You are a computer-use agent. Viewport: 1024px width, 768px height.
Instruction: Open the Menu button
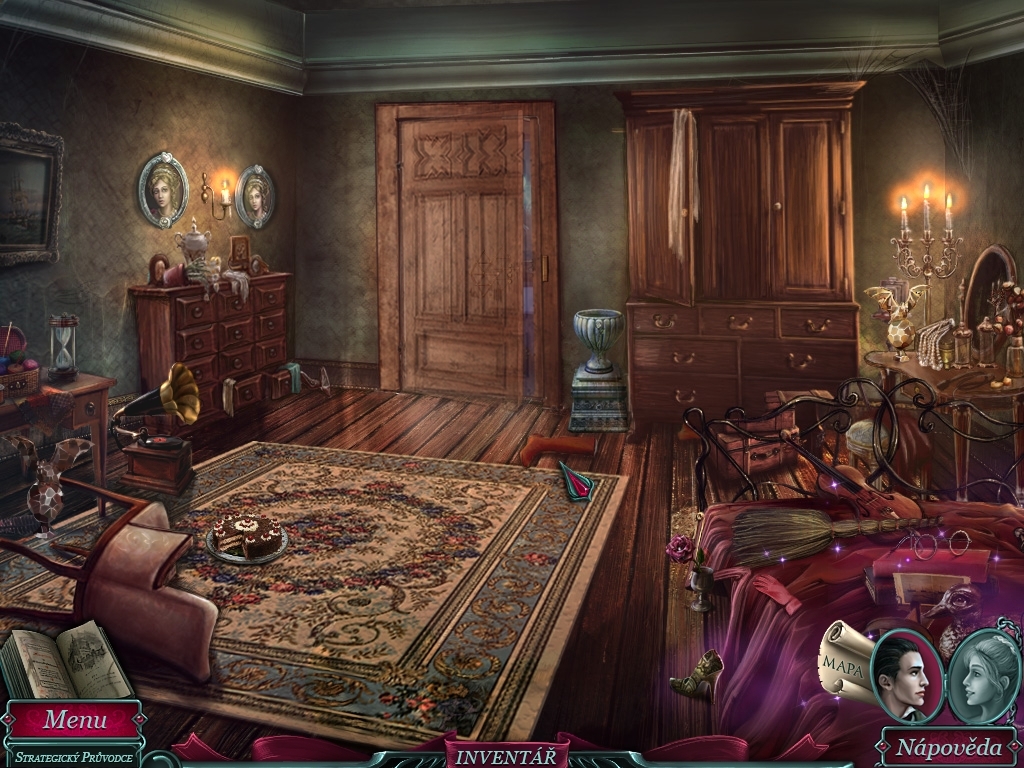[x=74, y=719]
